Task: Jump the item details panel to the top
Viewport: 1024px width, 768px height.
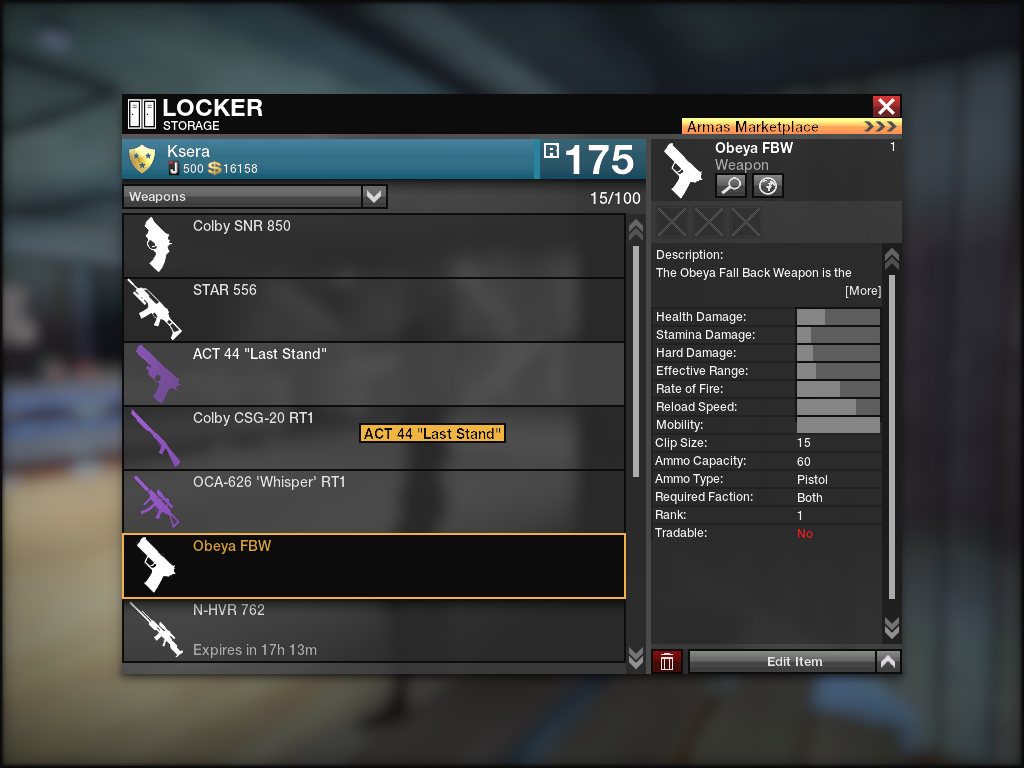Action: pos(892,259)
